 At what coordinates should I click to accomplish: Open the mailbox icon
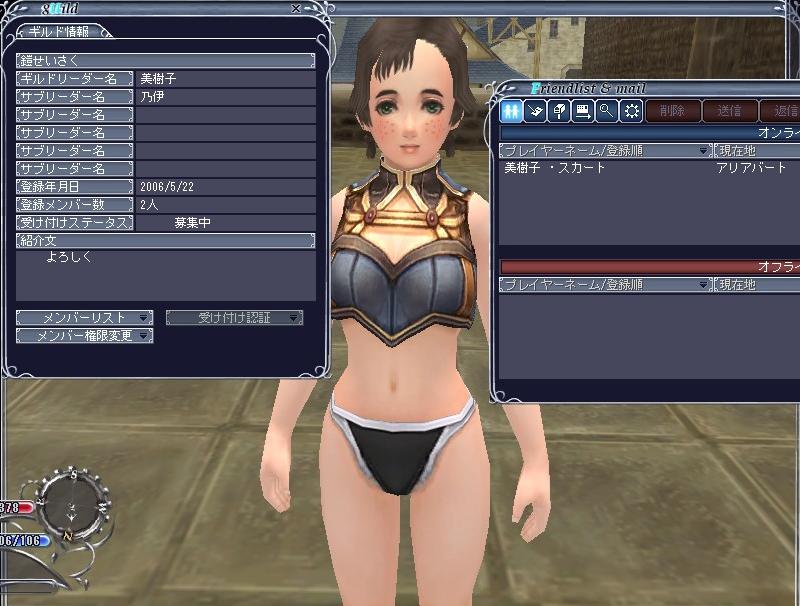click(x=559, y=111)
